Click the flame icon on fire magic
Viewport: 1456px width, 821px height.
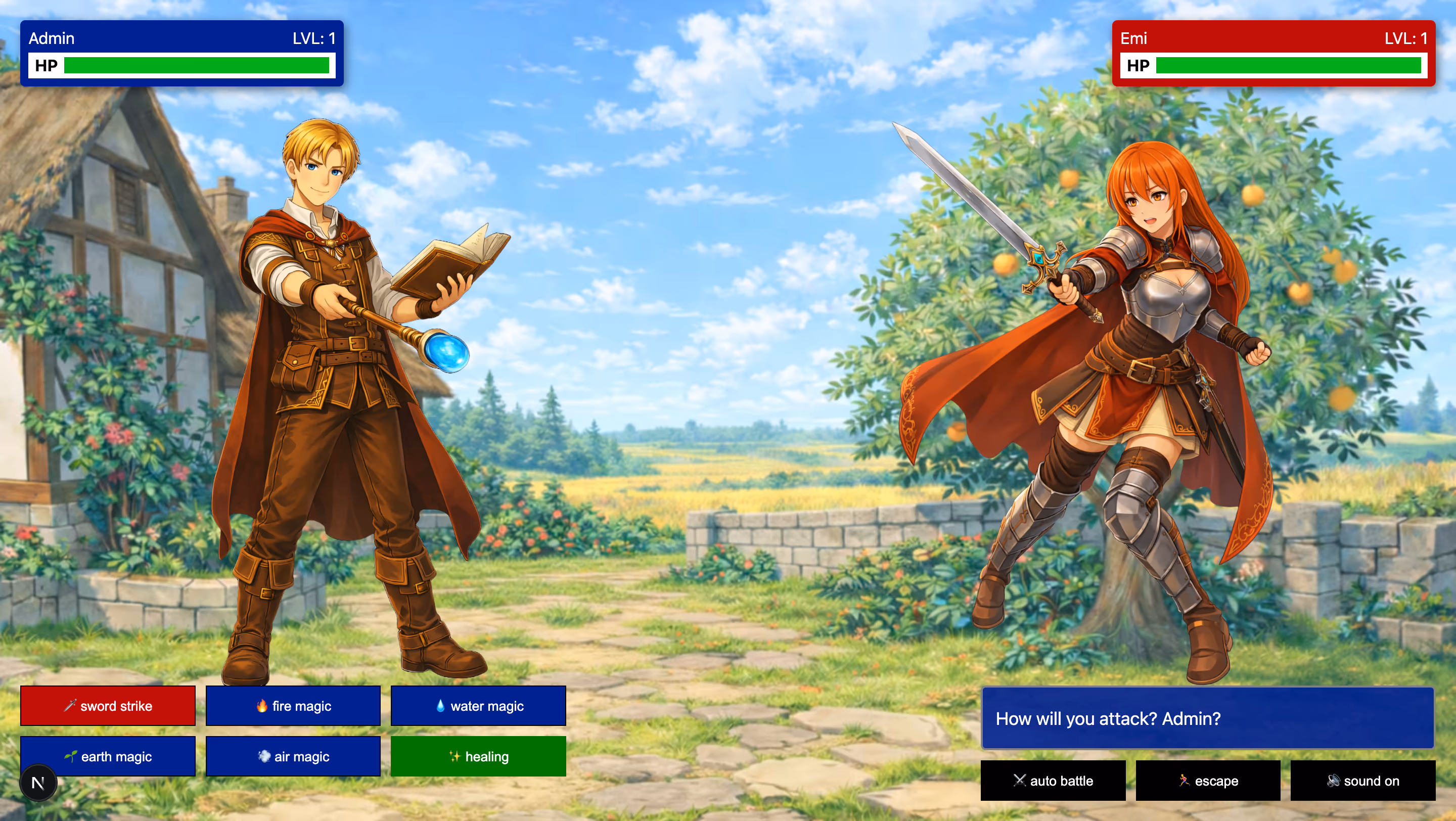pos(263,706)
